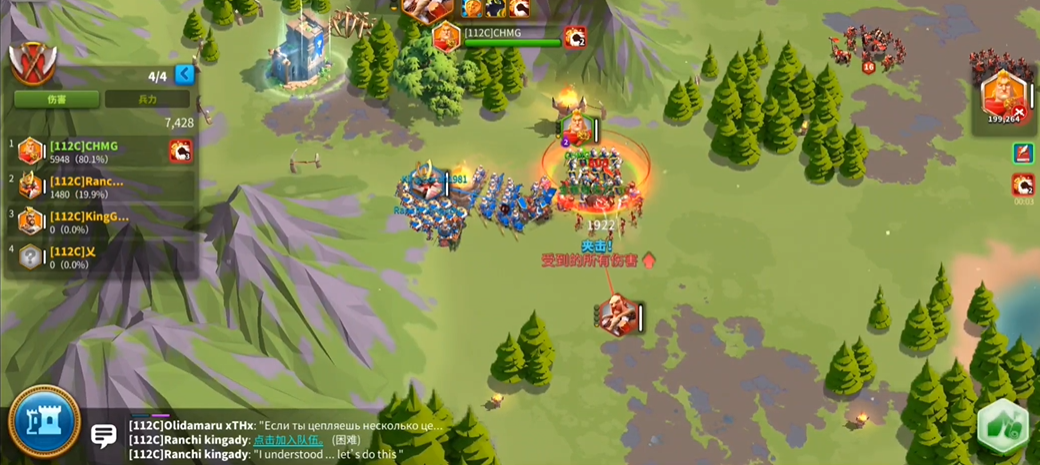The width and height of the screenshot is (1040, 465).
Task: Switch to the 伤害 damage tab
Action: coord(56,99)
